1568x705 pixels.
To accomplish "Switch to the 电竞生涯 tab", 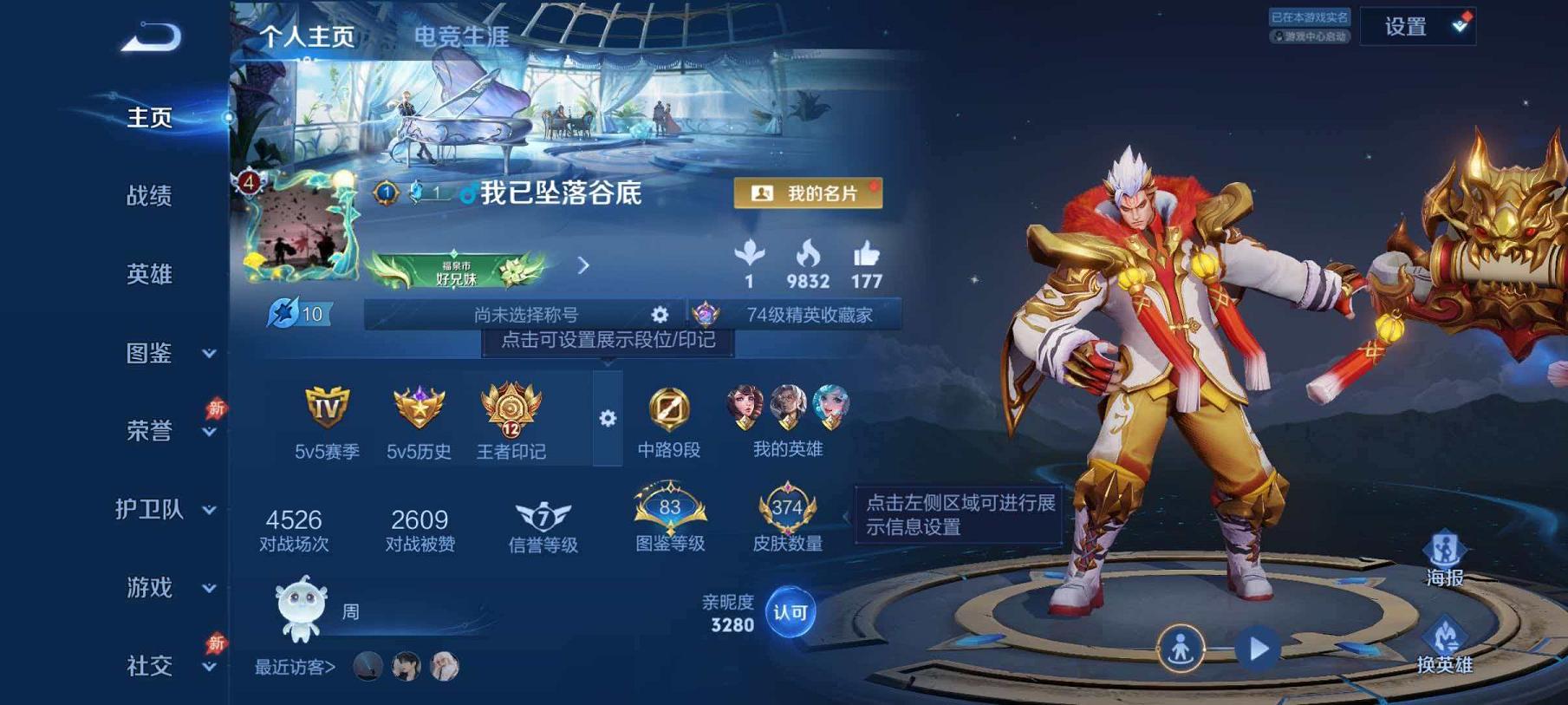I will click(x=462, y=36).
